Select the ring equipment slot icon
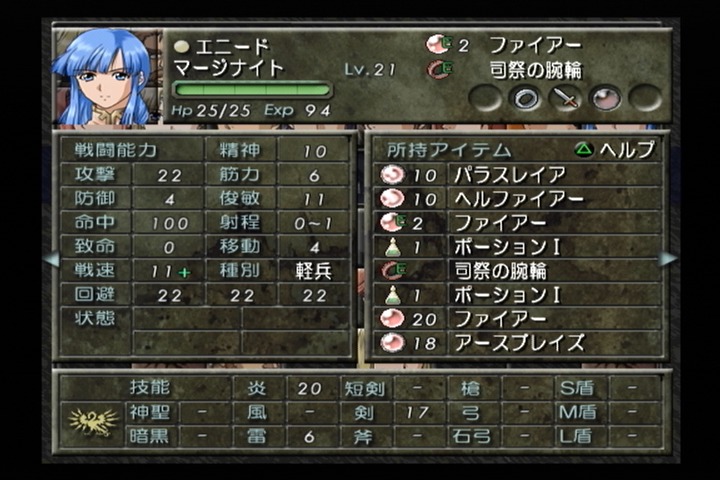 (x=526, y=98)
